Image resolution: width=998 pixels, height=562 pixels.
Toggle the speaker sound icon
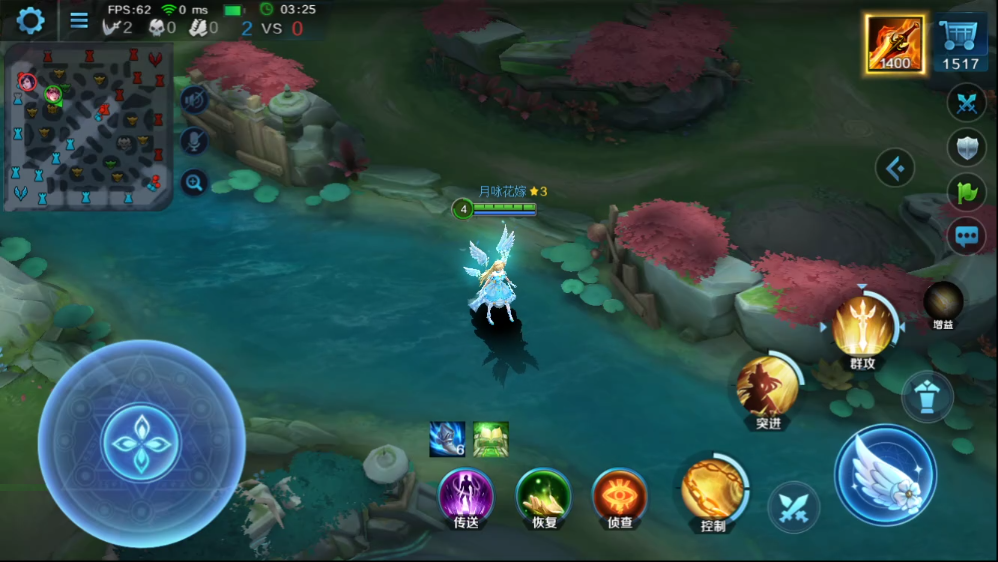click(x=194, y=98)
